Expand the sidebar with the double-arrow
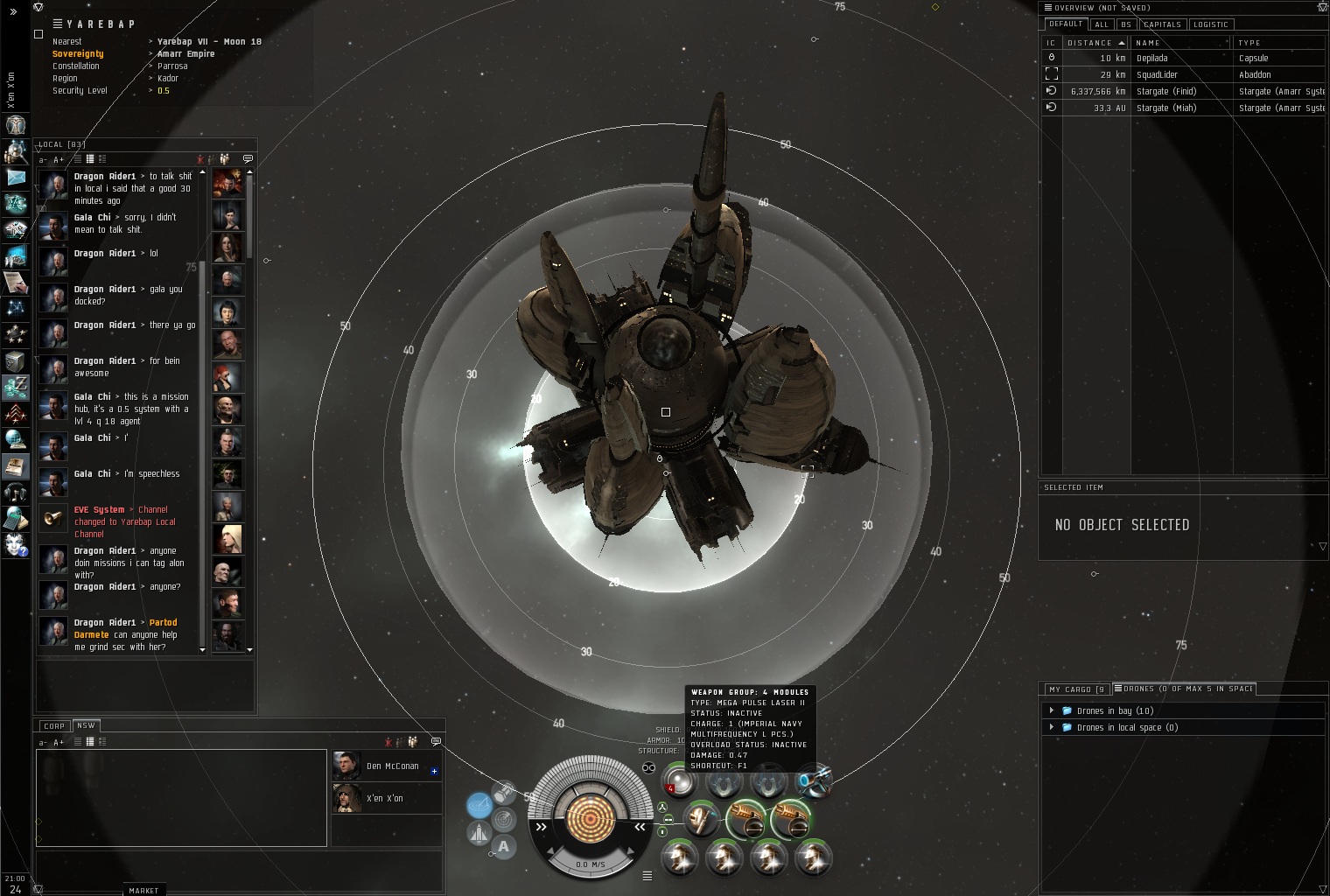 pyautogui.click(x=13, y=11)
